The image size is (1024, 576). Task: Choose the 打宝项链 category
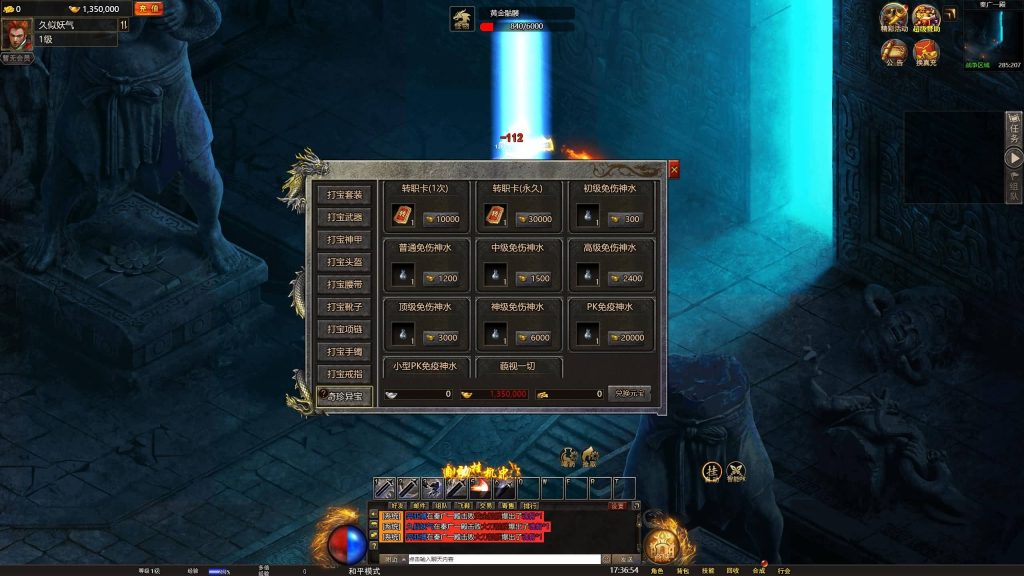345,329
